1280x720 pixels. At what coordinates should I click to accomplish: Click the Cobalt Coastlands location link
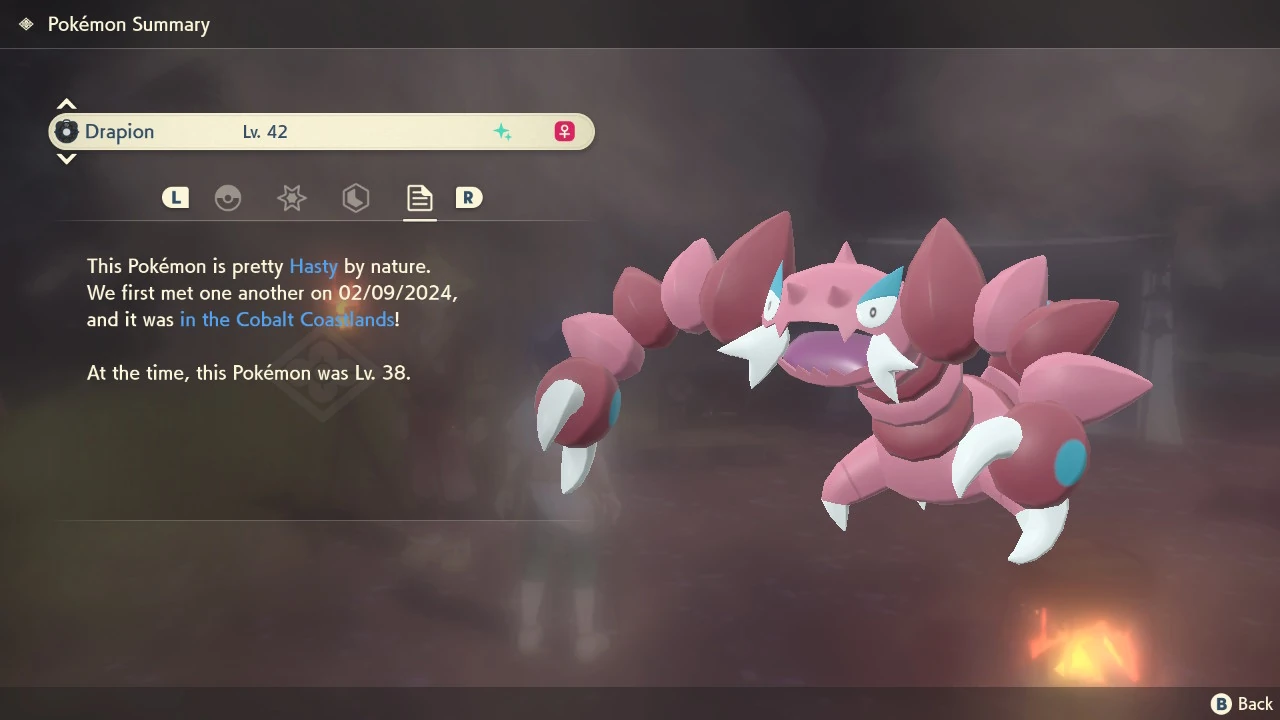(x=288, y=319)
